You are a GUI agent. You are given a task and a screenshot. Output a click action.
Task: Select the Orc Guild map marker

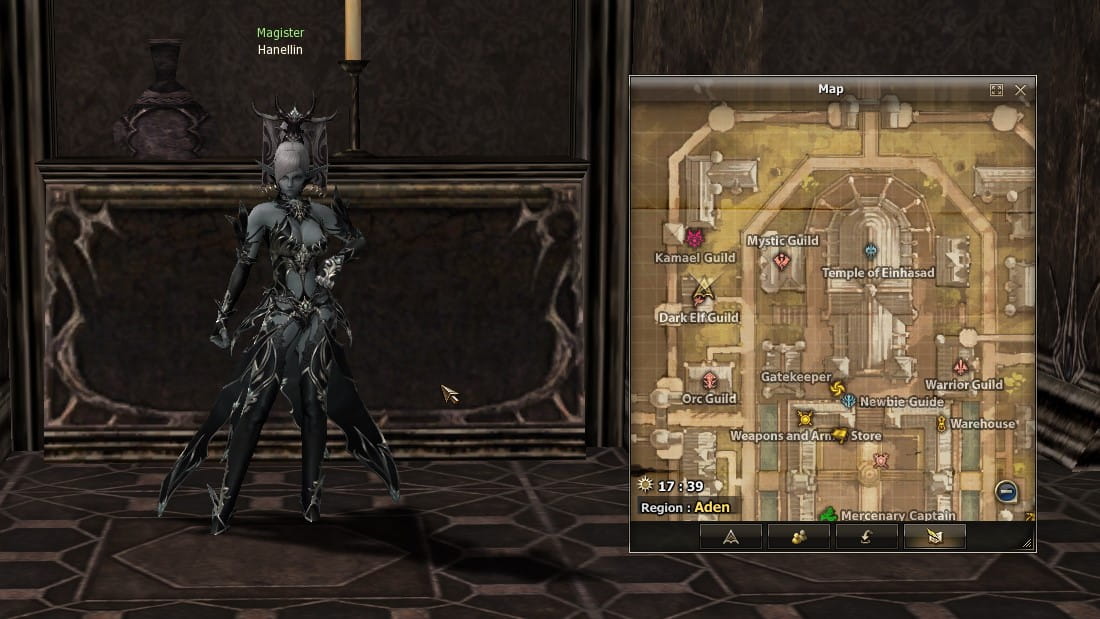(x=709, y=380)
